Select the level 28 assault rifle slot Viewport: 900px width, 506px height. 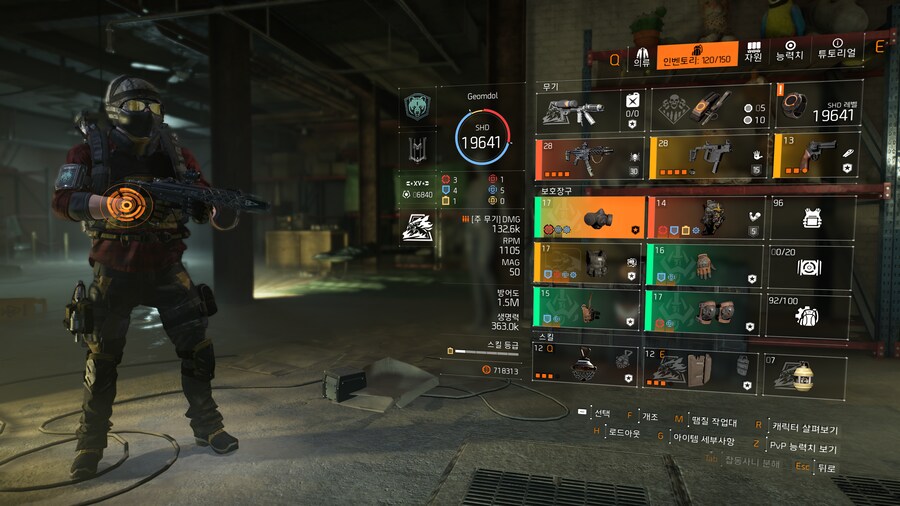(591, 157)
